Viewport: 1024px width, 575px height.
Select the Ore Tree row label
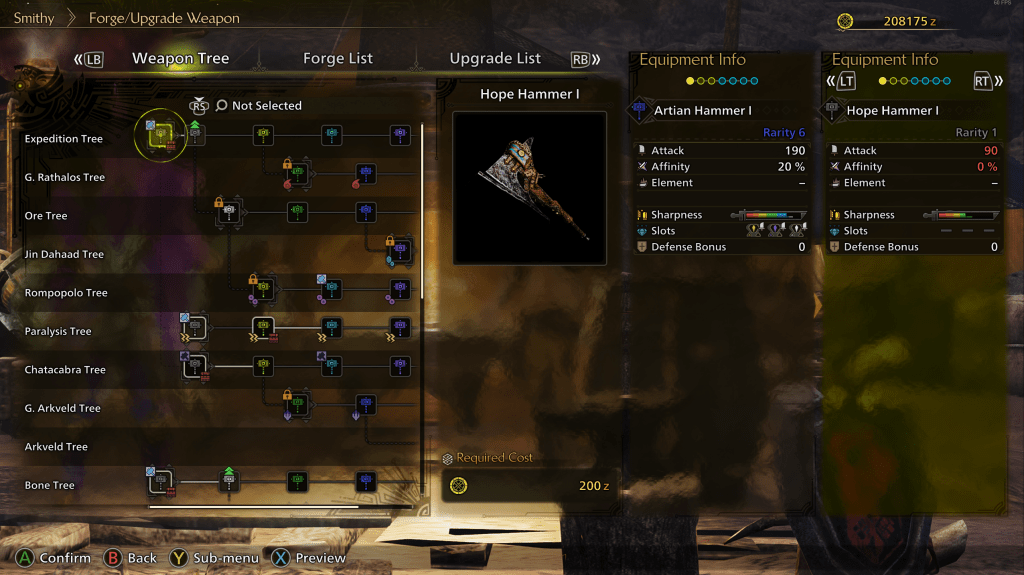point(46,216)
